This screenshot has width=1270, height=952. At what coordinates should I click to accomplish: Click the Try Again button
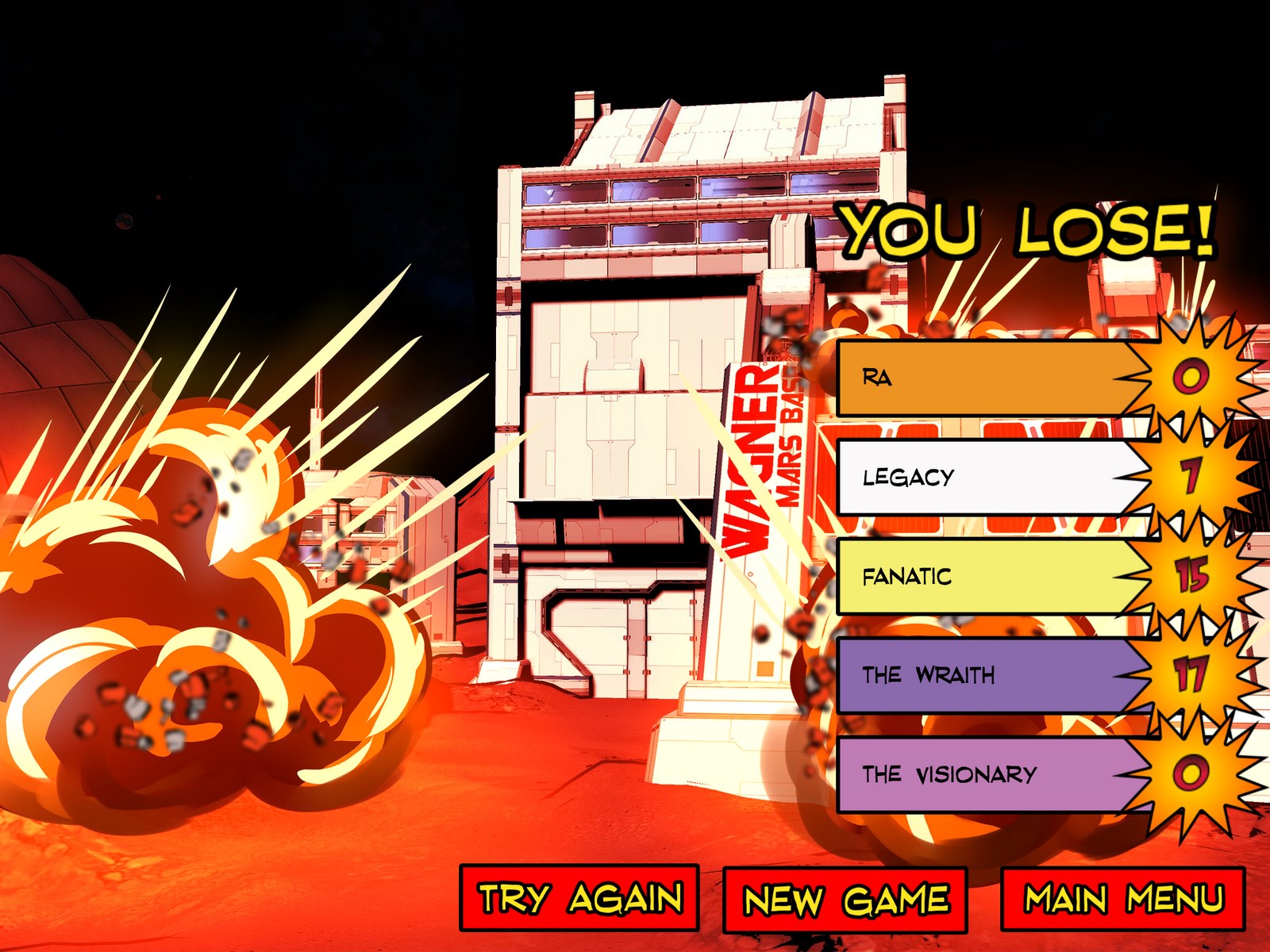[579, 898]
